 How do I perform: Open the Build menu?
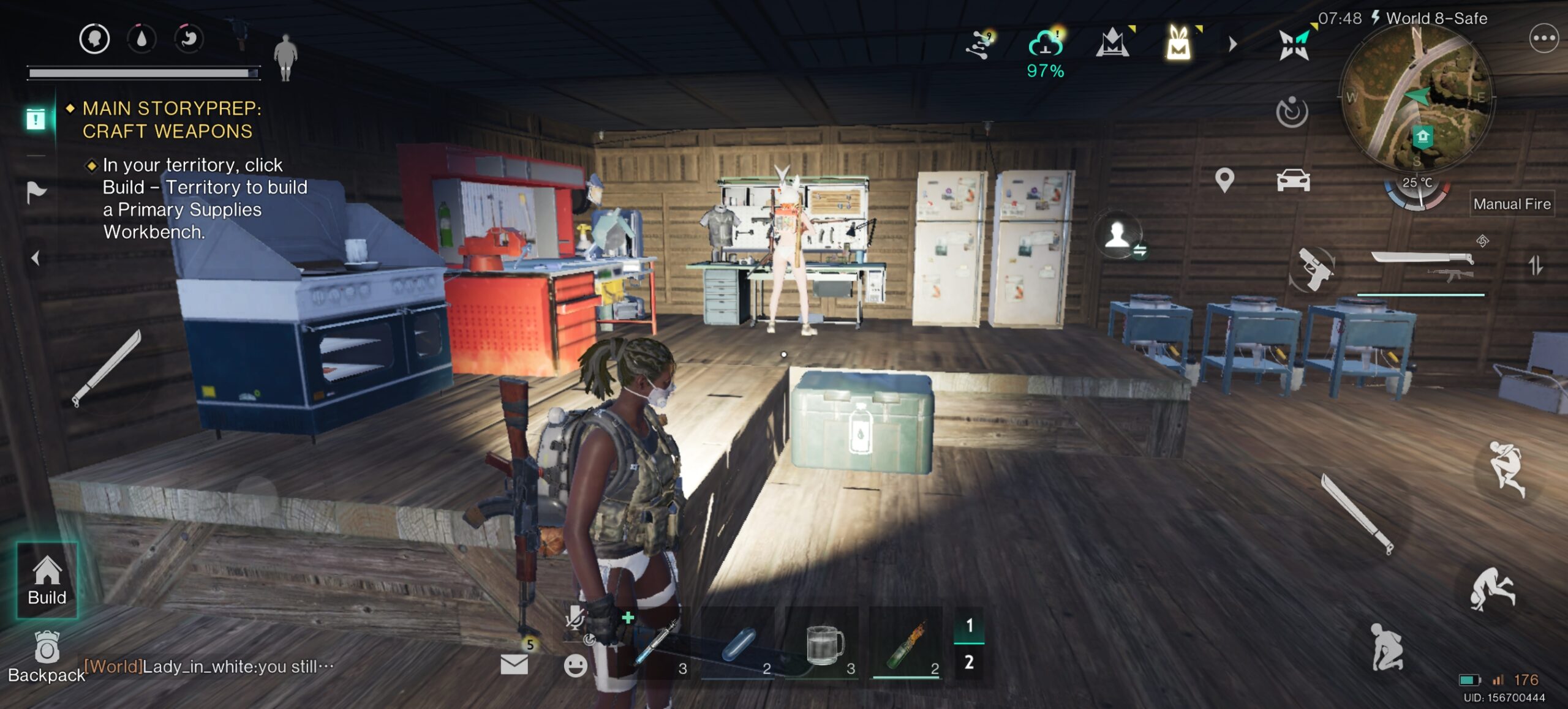click(47, 580)
